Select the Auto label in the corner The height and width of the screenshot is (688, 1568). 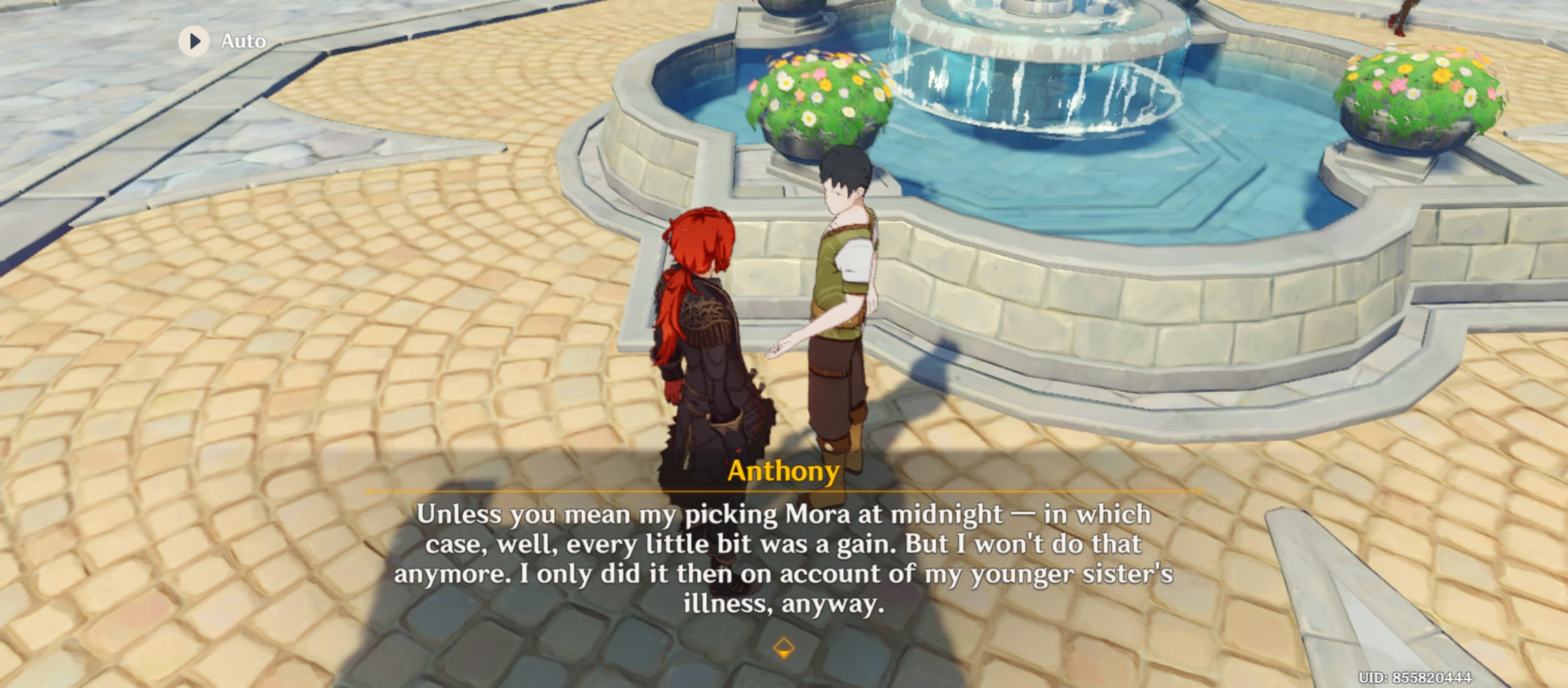tap(242, 41)
